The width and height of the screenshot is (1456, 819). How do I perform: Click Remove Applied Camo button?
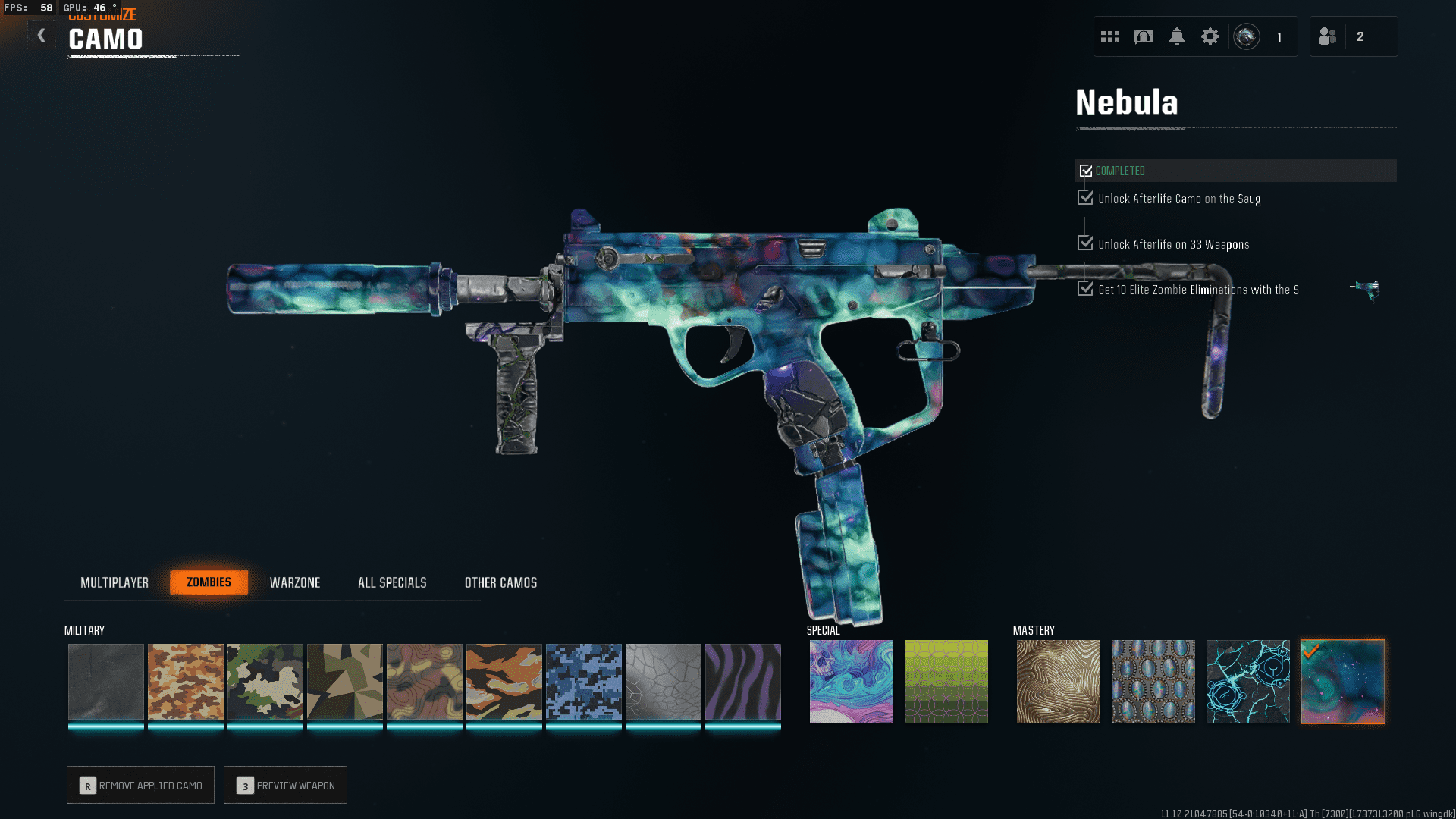(141, 786)
